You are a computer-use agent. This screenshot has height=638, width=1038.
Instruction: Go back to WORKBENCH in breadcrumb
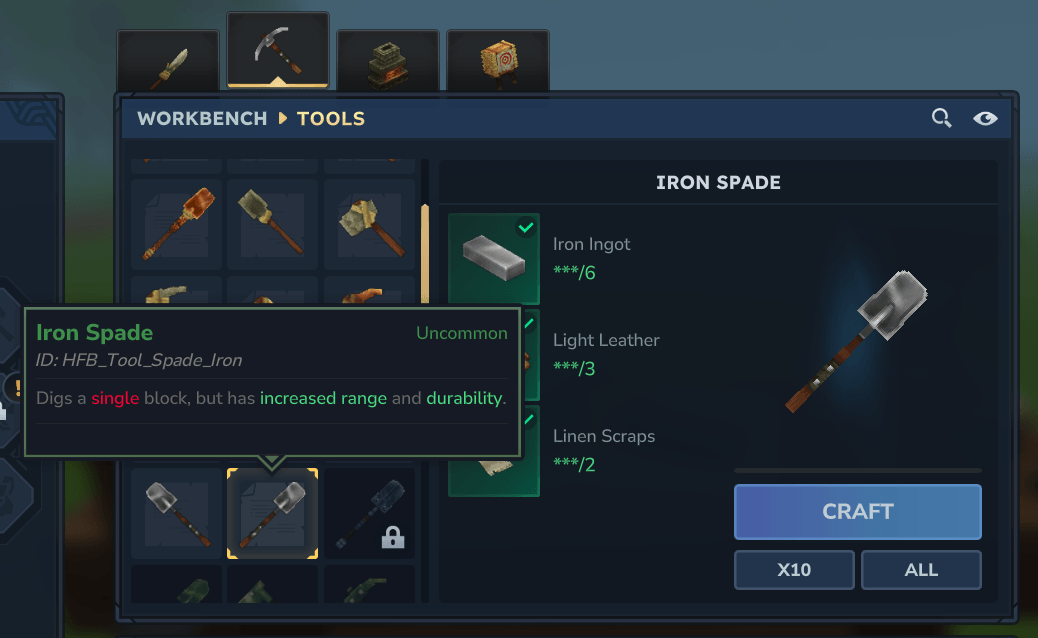202,119
